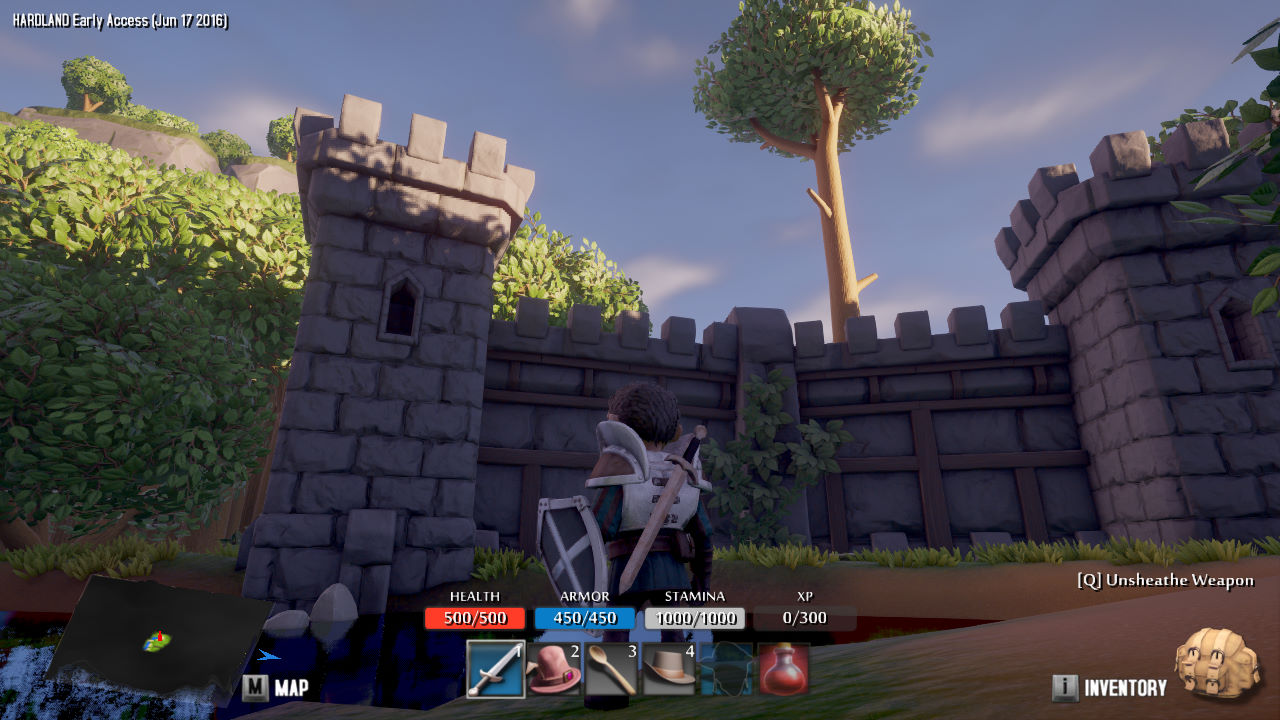Select the sword in hotbar slot 1

click(x=496, y=669)
